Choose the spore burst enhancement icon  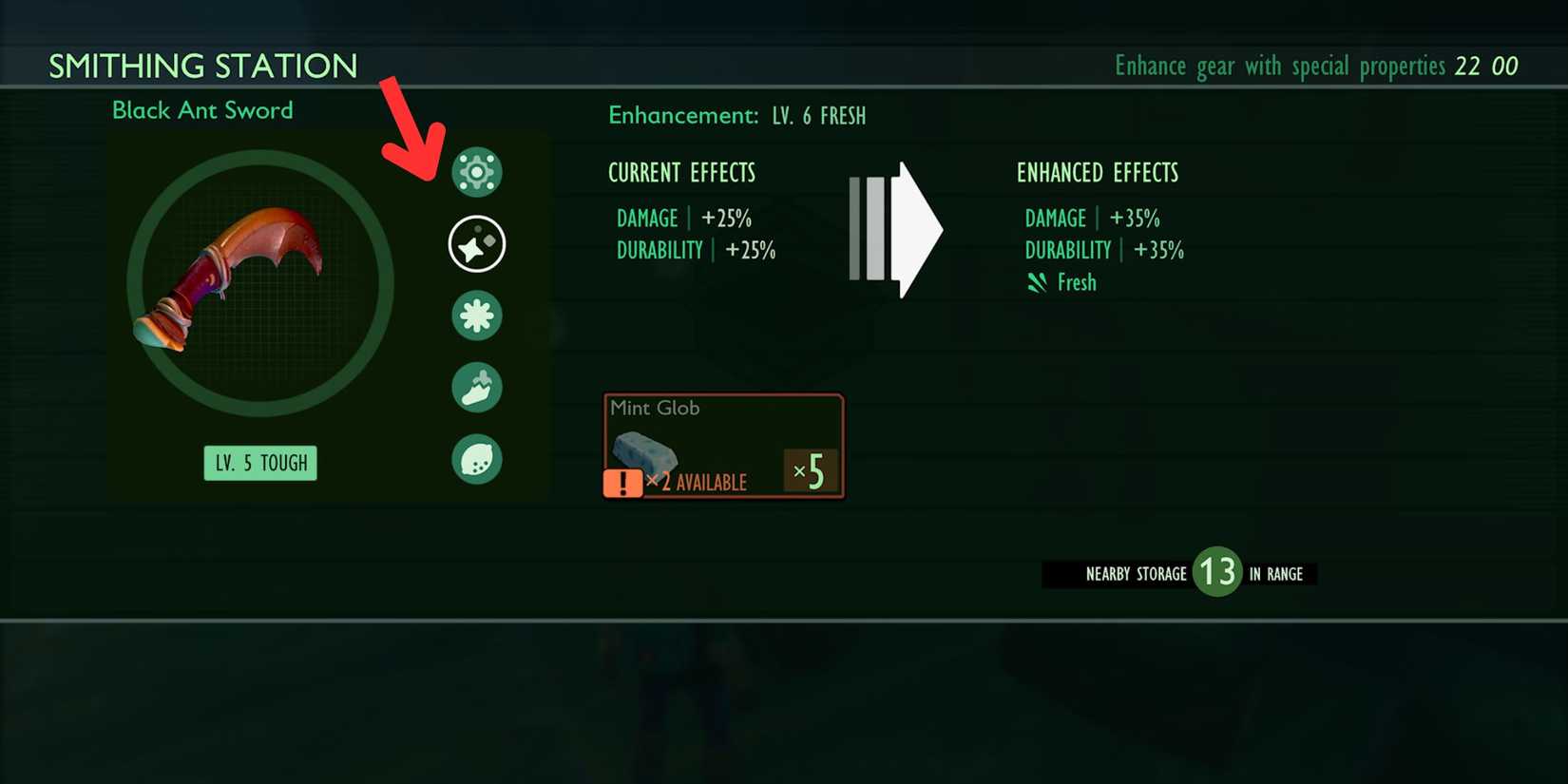(477, 316)
